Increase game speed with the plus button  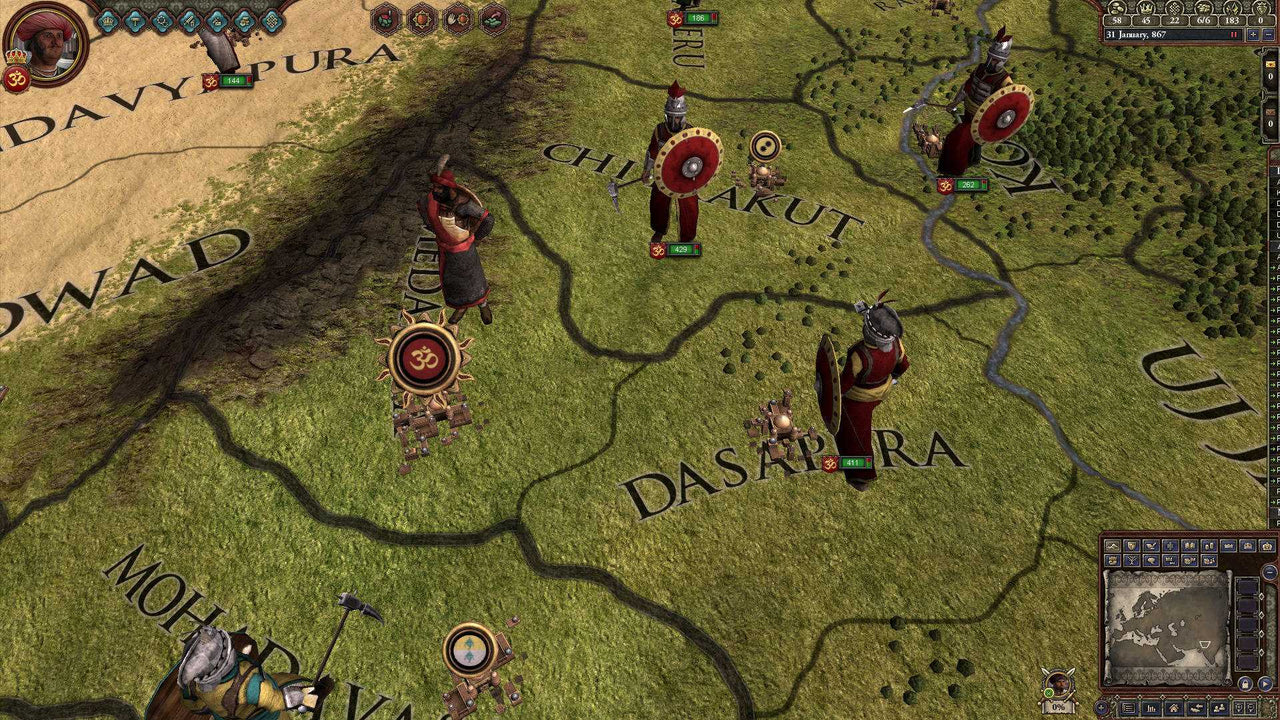click(x=1253, y=35)
